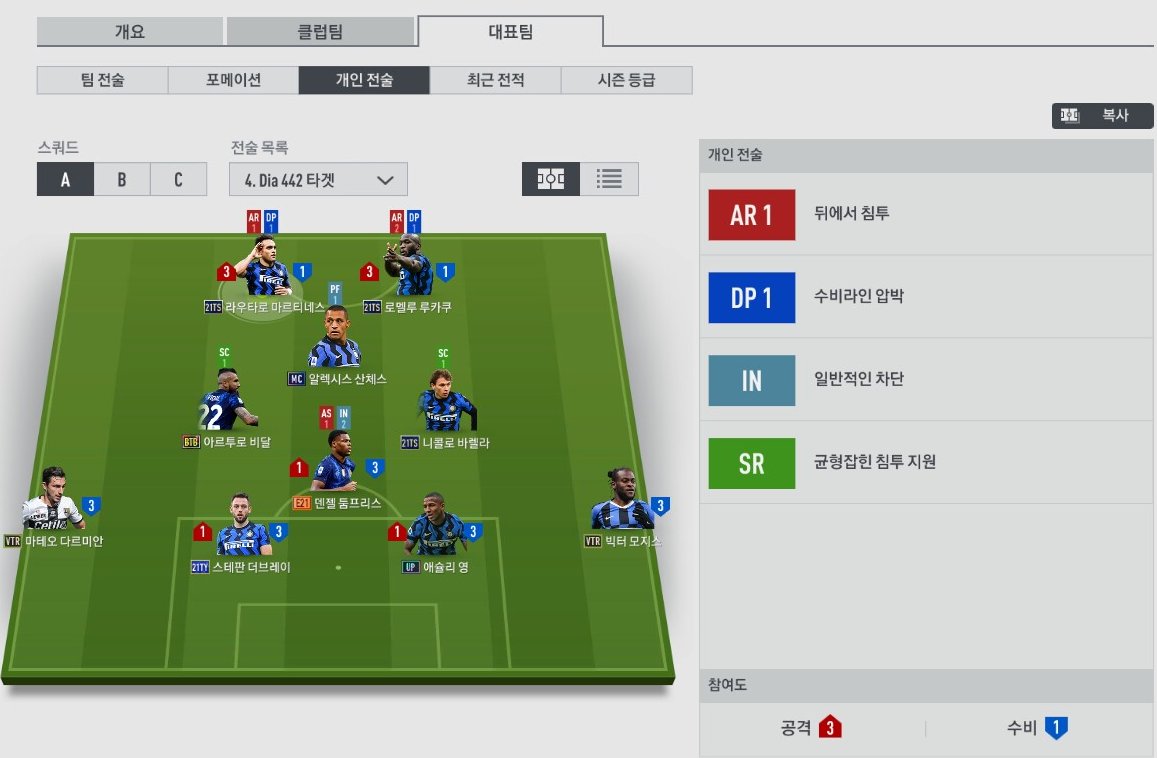Viewport: 1157px width, 758px height.
Task: Switch to pitch formation view
Action: click(551, 179)
